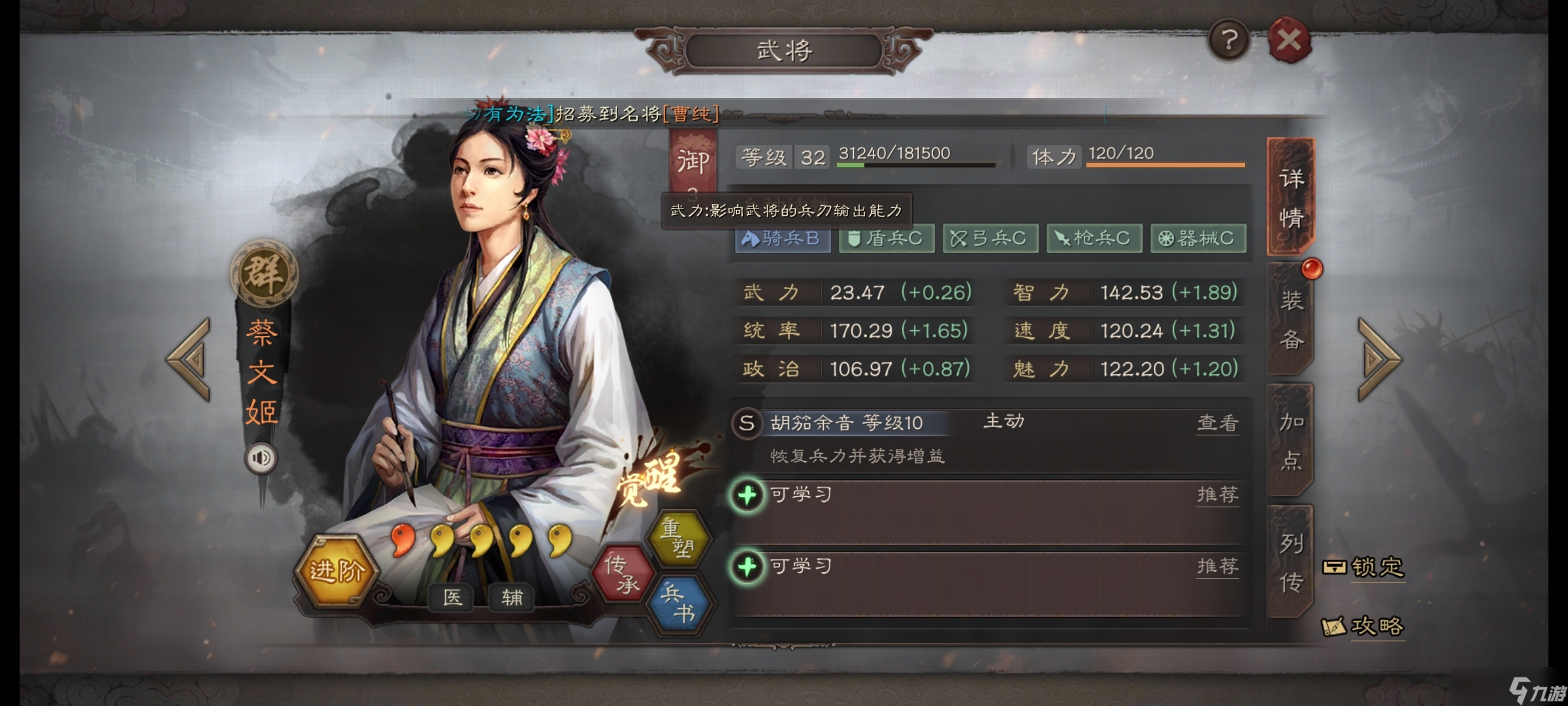Select the 枪兵C spearman aptitude icon
The width and height of the screenshot is (1568, 706).
1094,238
